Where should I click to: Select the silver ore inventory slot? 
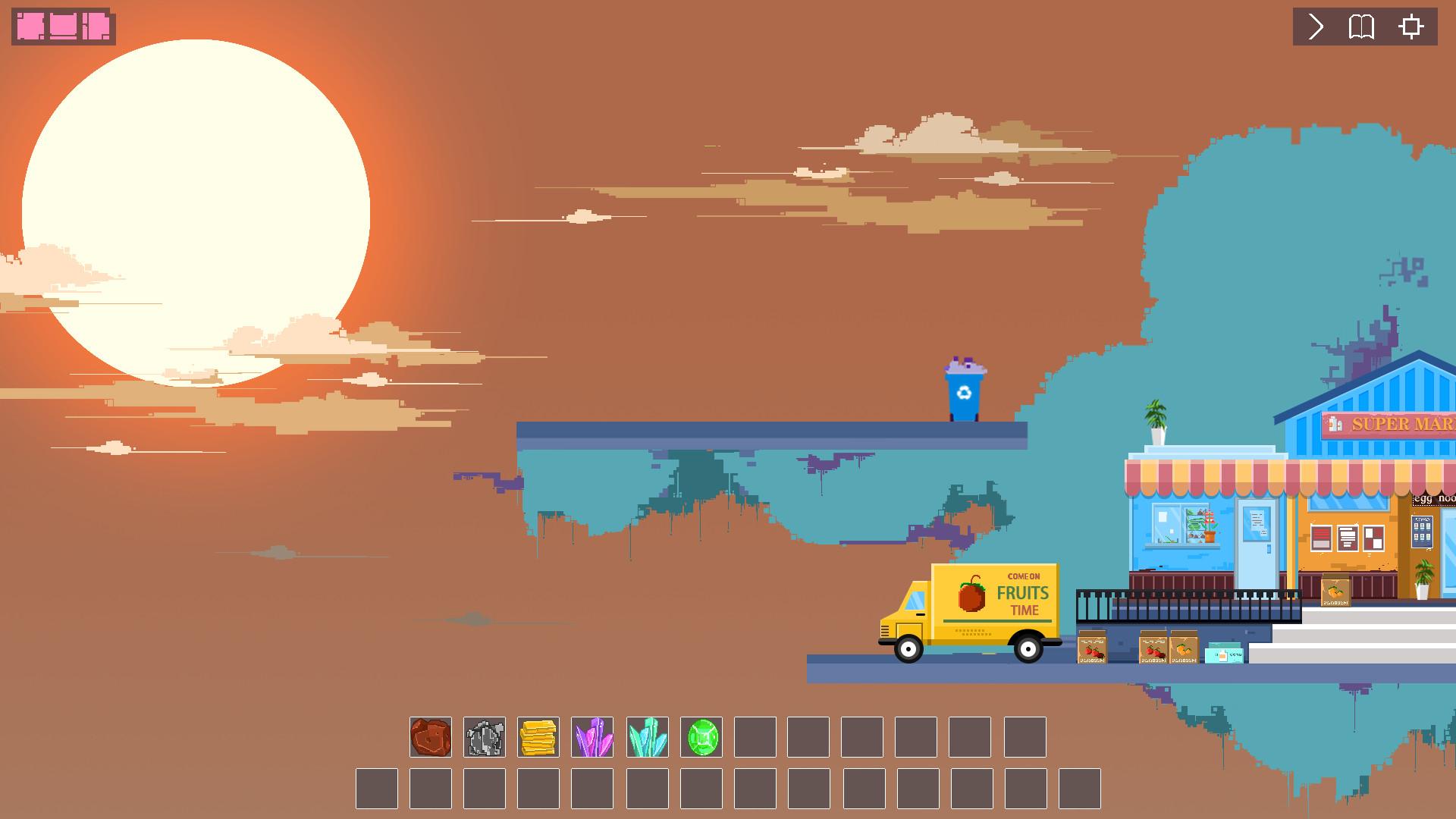pyautogui.click(x=485, y=736)
